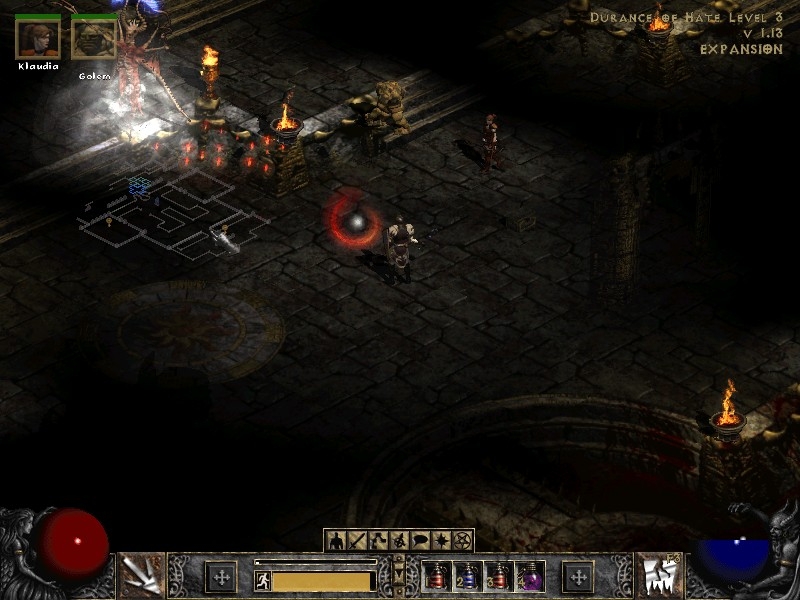
Task: Drink the blue mana potion in belt slot 2
Action: pyautogui.click(x=467, y=577)
